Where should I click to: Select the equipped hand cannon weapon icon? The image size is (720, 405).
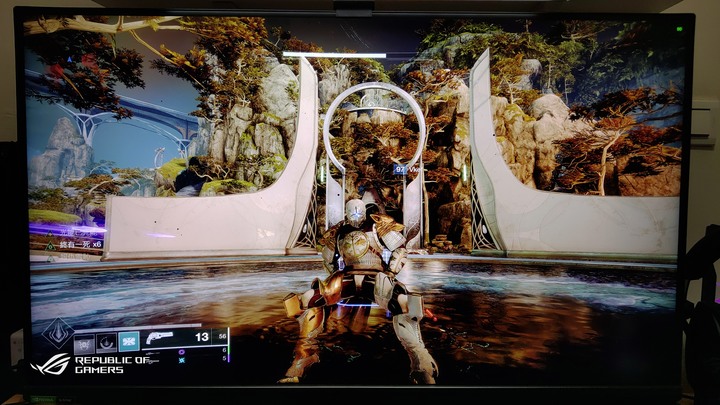click(160, 338)
